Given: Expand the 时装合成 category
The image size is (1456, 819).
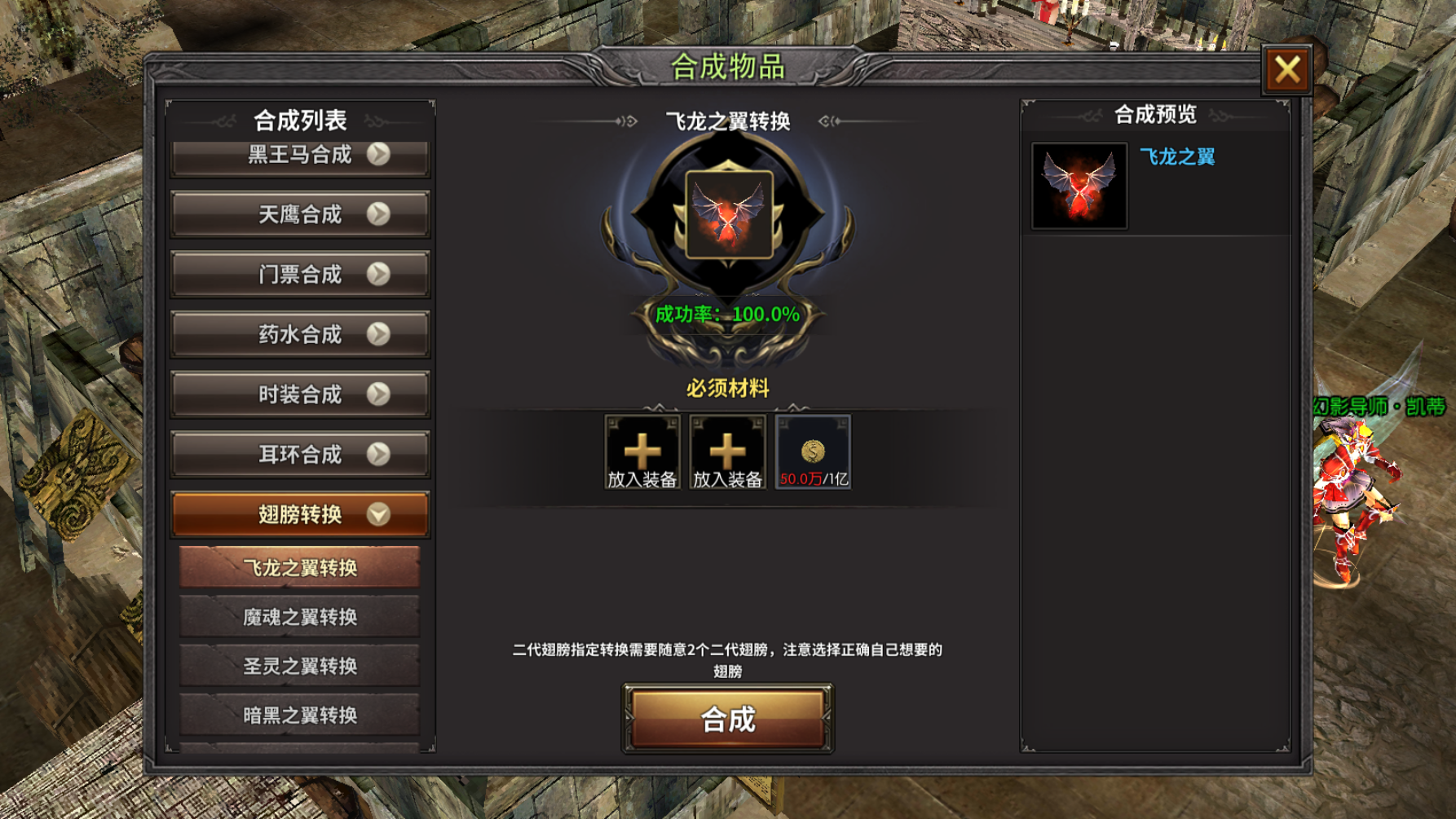Looking at the screenshot, I should [299, 394].
